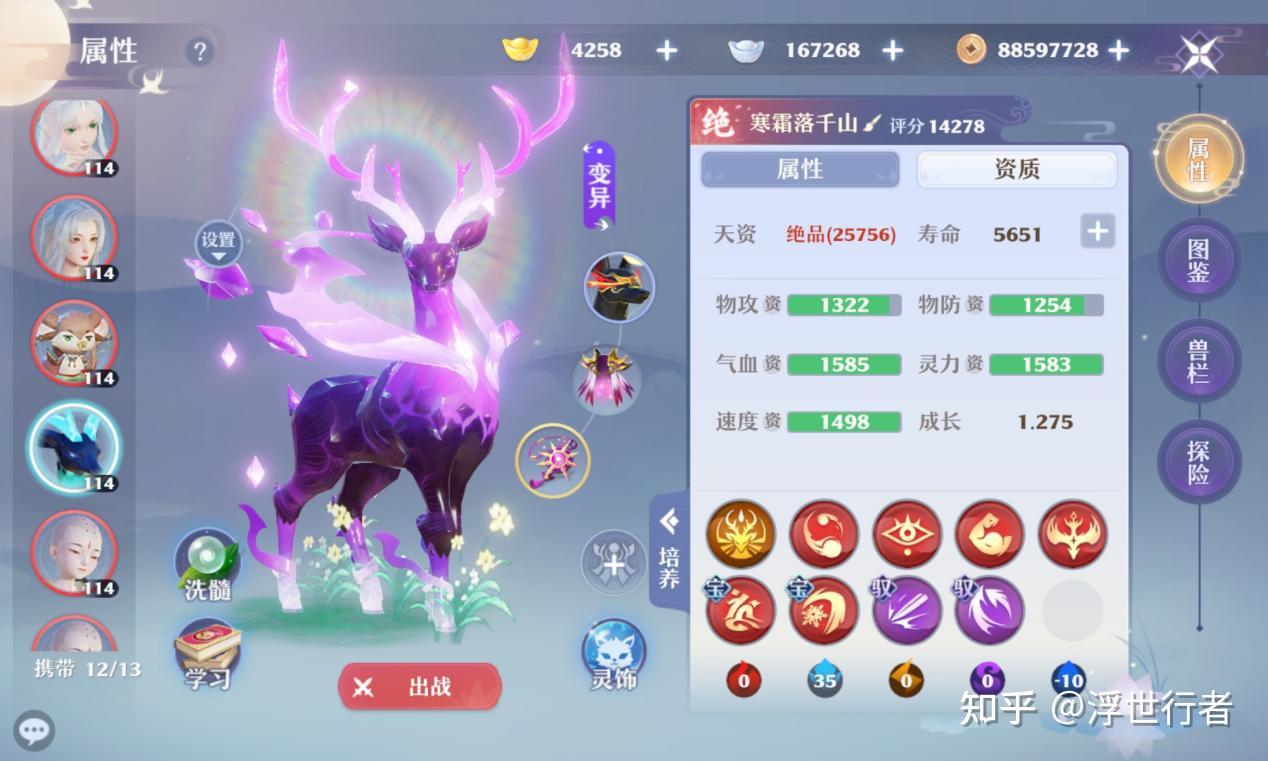1268x761 pixels.
Task: Open the help question mark button
Action: tap(200, 51)
